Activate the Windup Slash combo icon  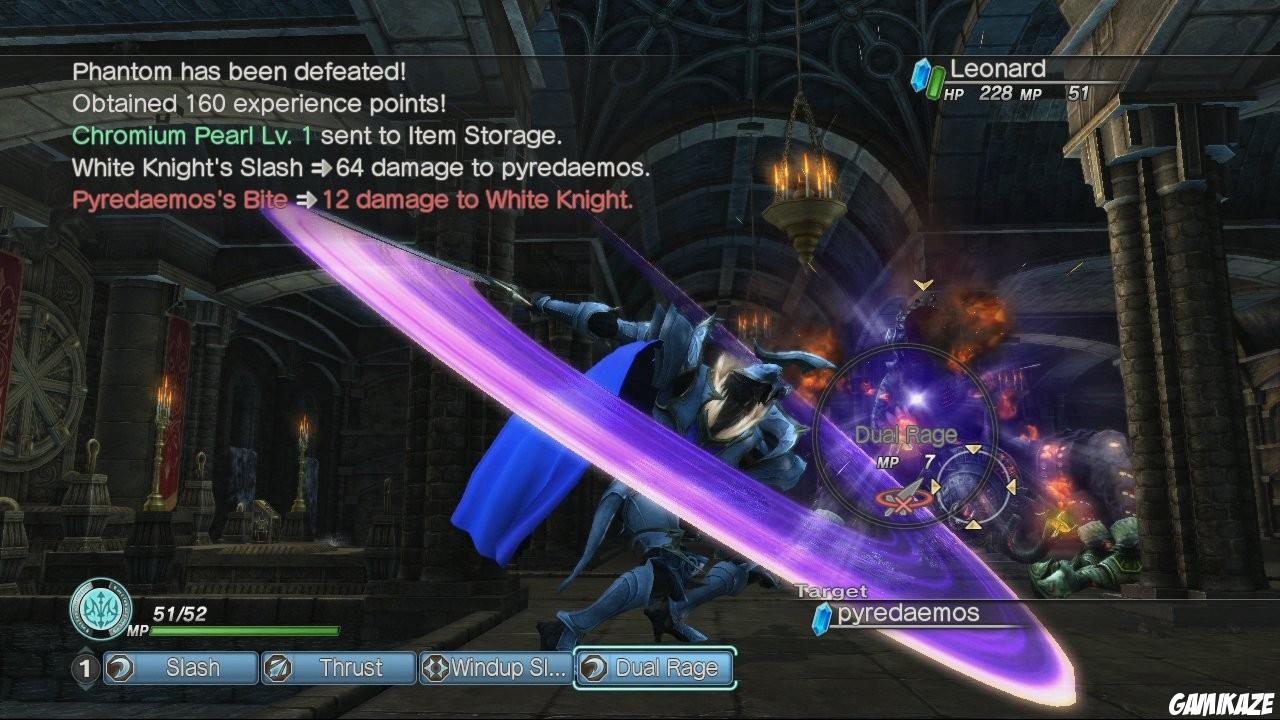click(x=437, y=668)
